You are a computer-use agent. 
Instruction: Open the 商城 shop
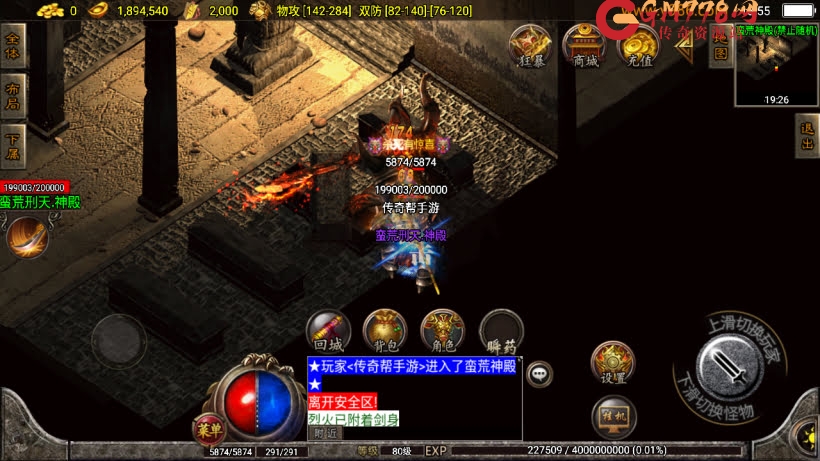pos(585,45)
